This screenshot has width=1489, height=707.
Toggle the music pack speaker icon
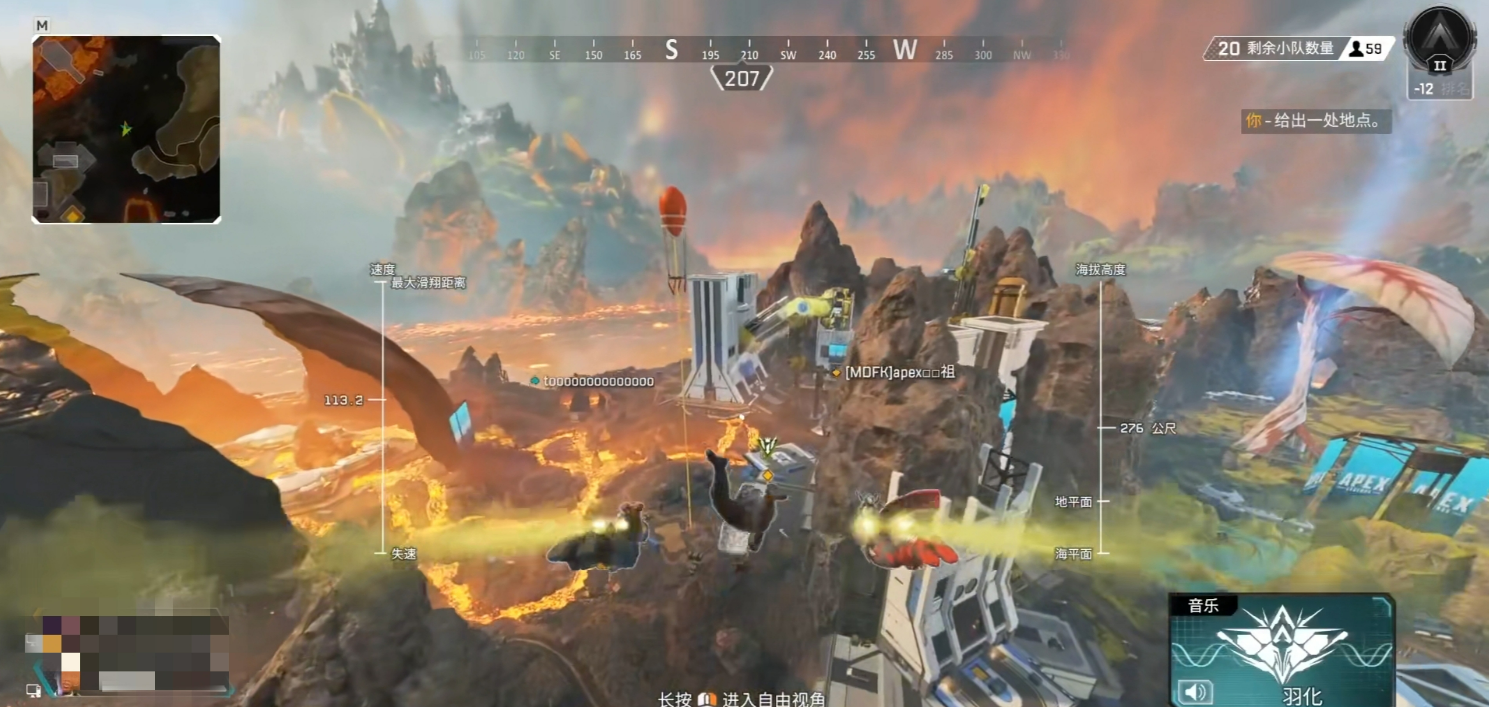(x=1195, y=691)
